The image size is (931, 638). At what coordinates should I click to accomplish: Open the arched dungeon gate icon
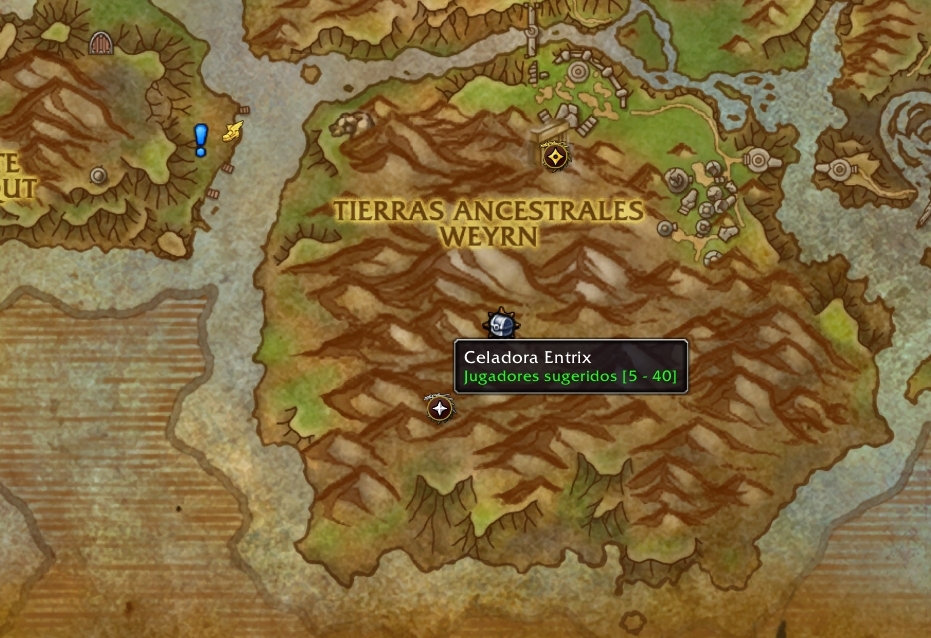click(x=100, y=42)
